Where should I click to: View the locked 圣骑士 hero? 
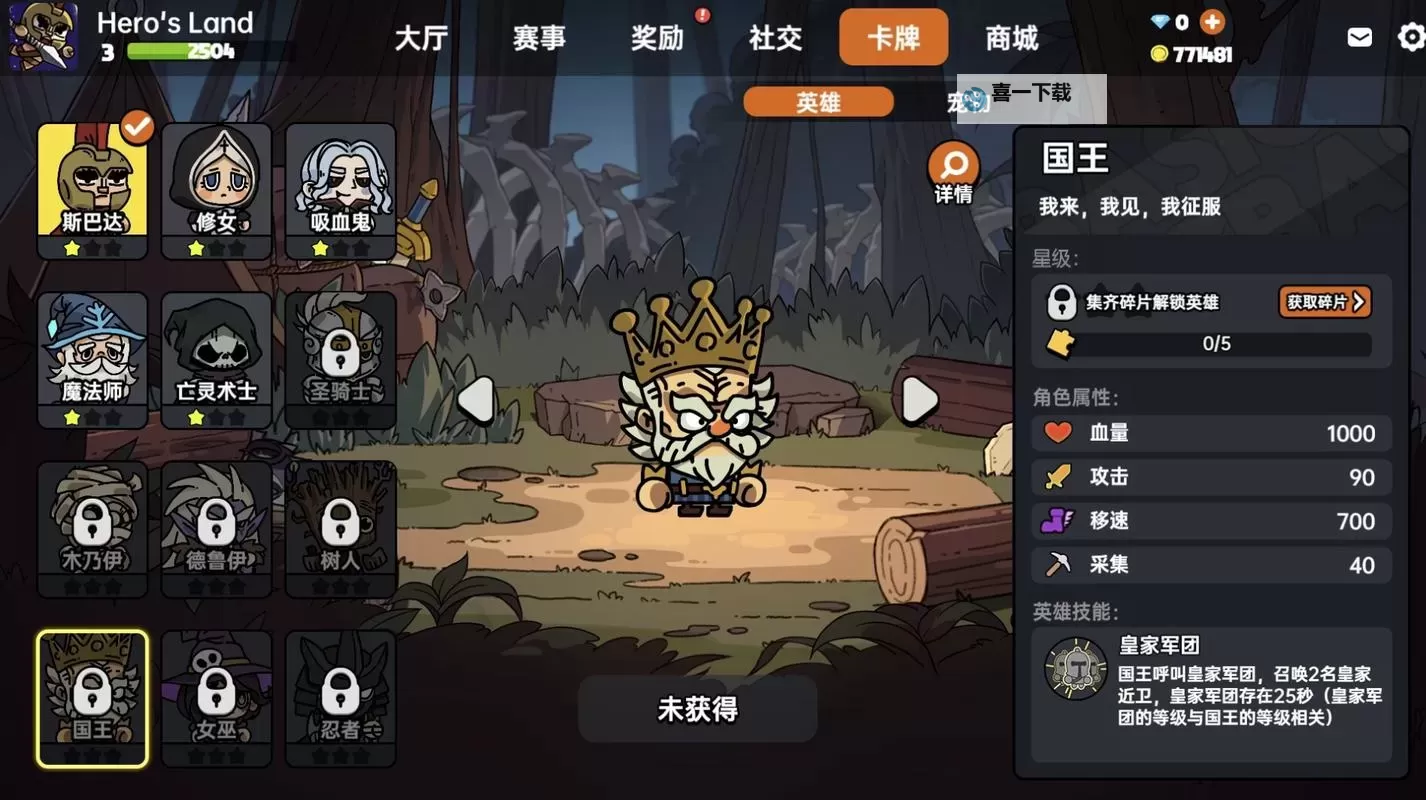tap(340, 355)
